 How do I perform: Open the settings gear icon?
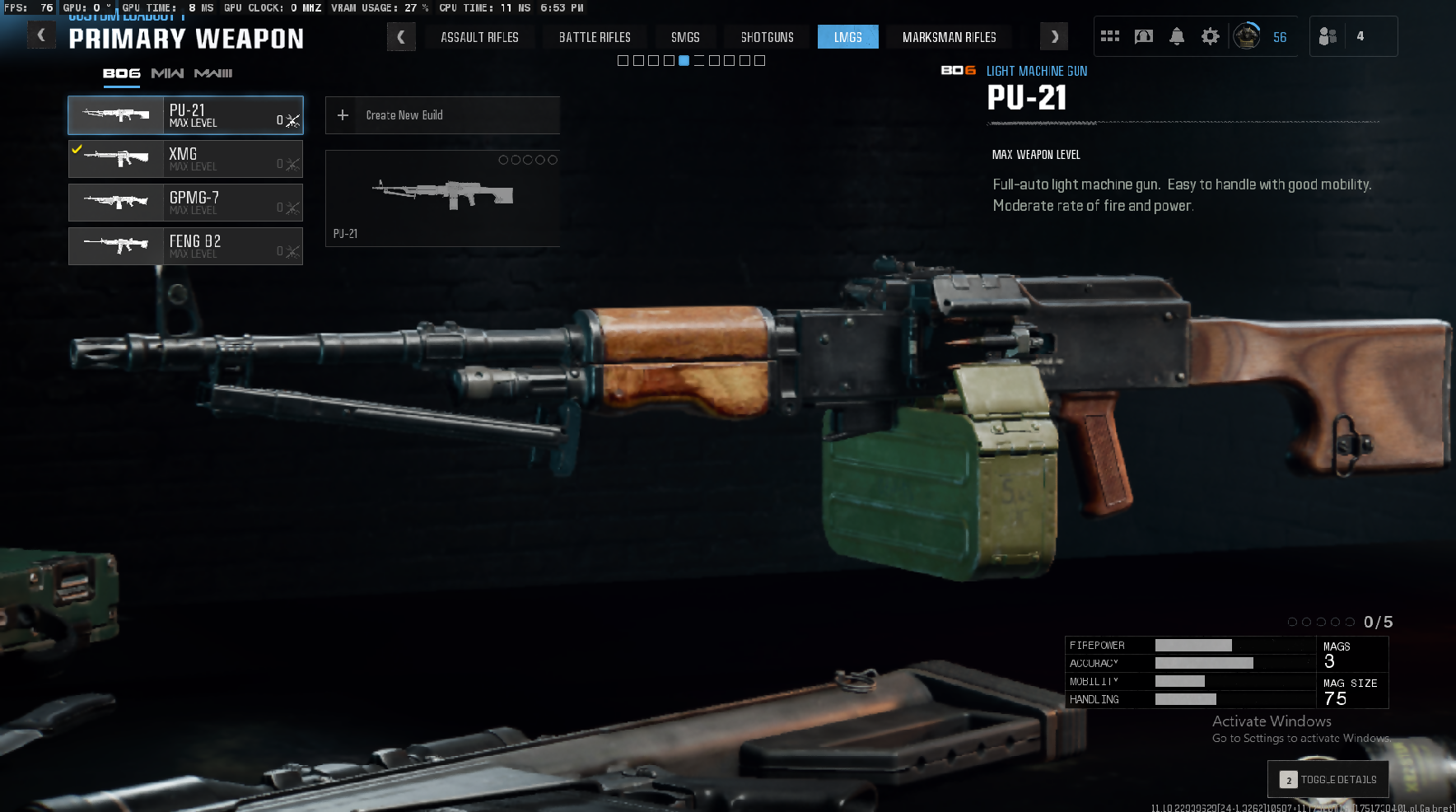[x=1210, y=36]
